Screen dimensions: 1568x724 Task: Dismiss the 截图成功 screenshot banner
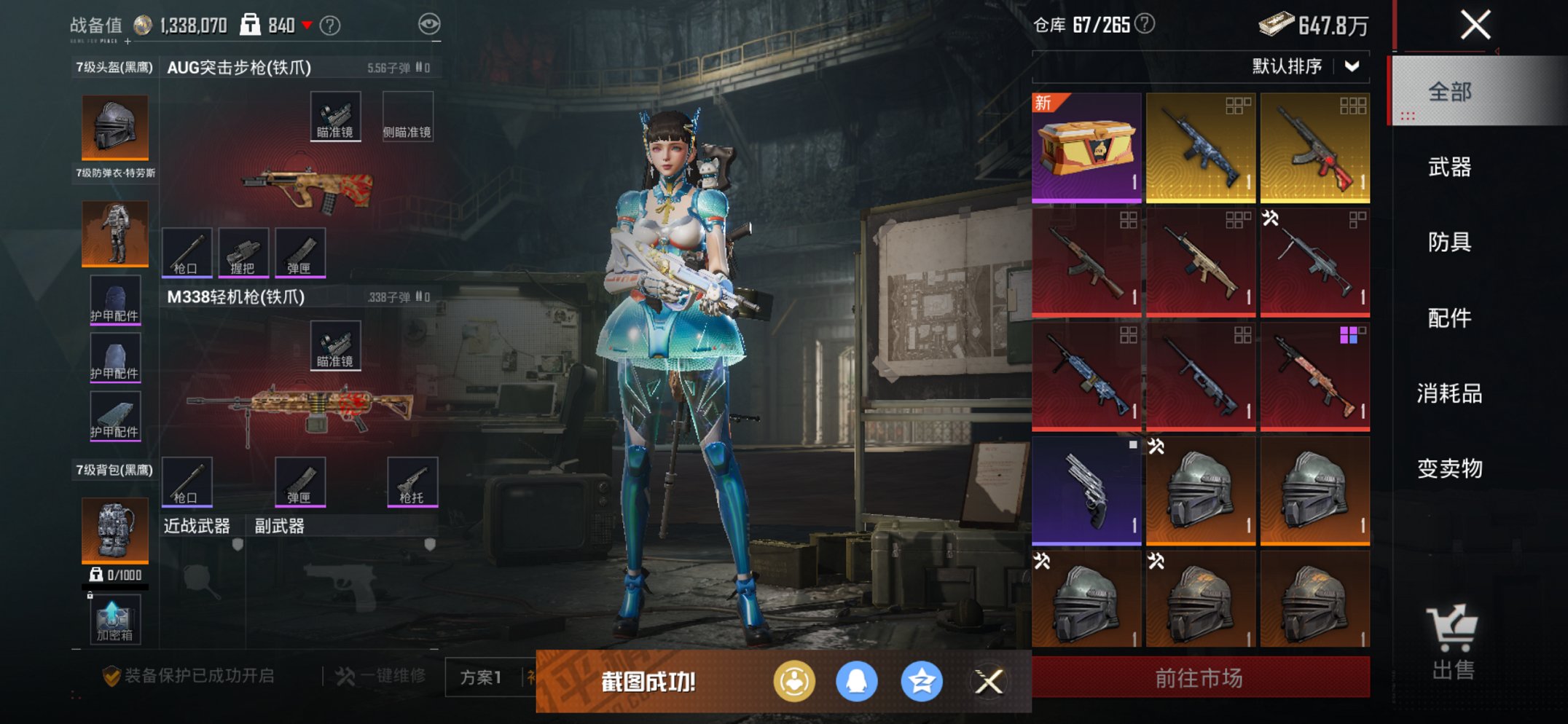989,682
